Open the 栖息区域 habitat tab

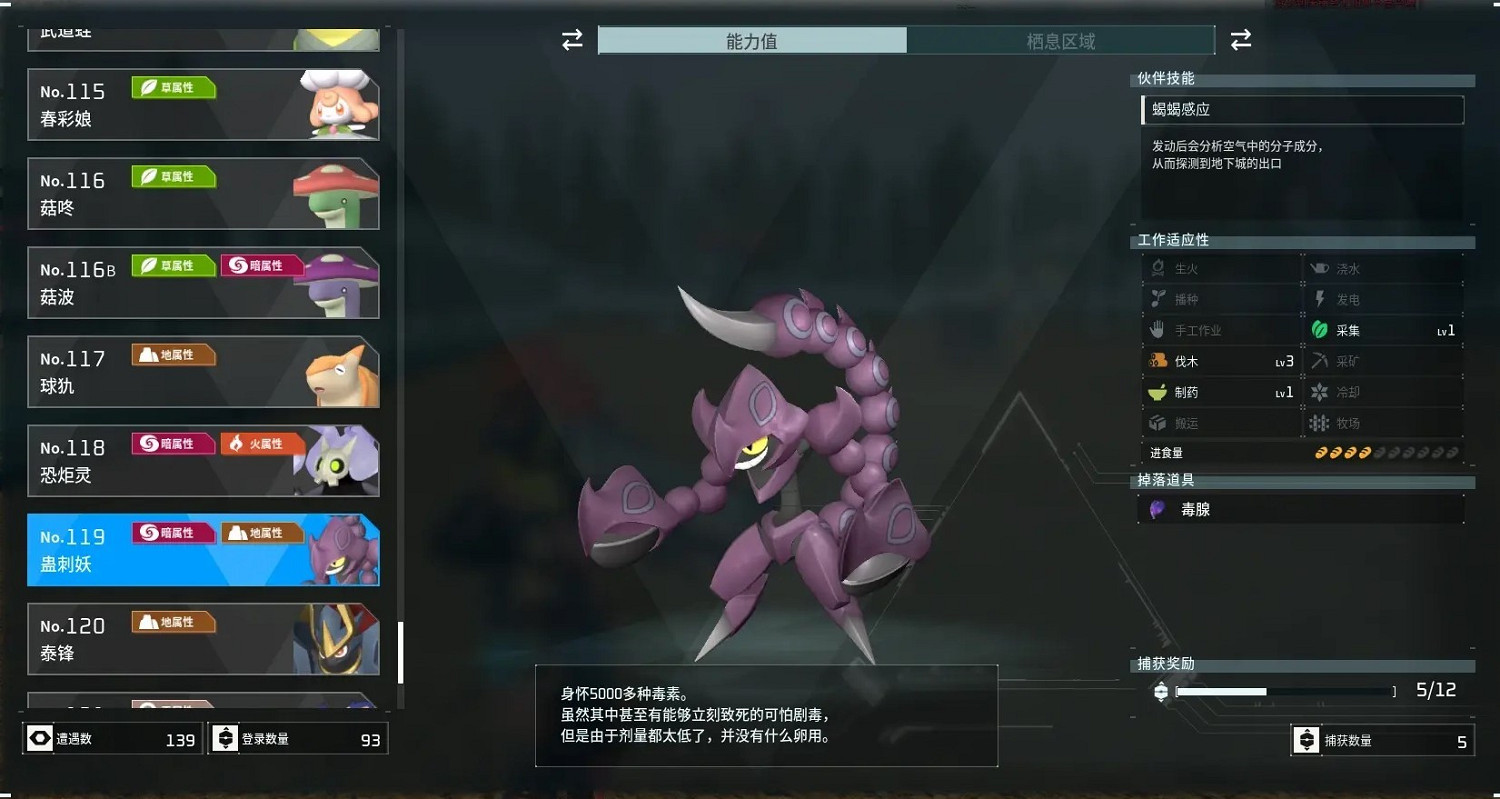[x=1062, y=41]
